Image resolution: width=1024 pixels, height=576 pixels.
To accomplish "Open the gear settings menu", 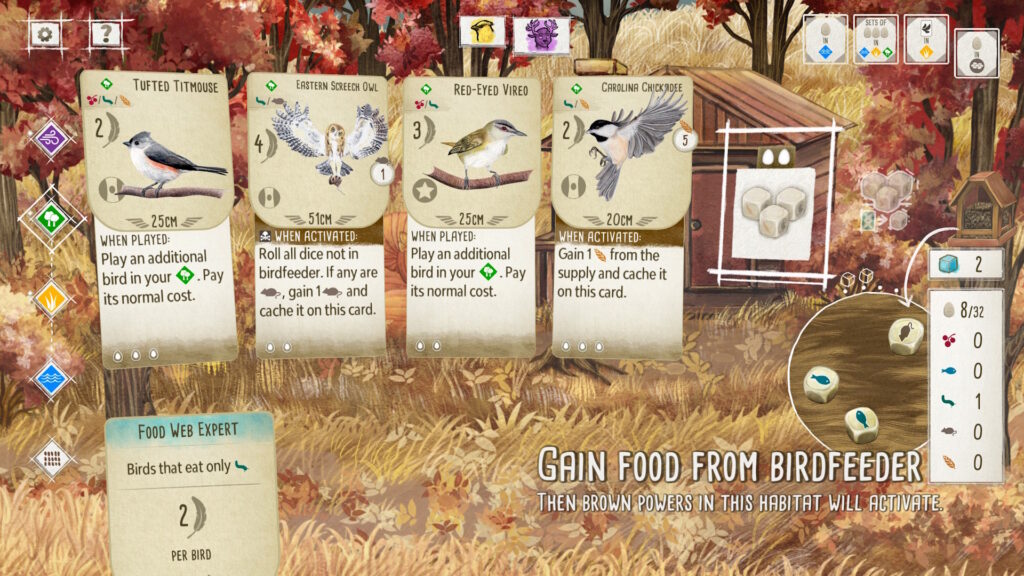I will [x=46, y=34].
